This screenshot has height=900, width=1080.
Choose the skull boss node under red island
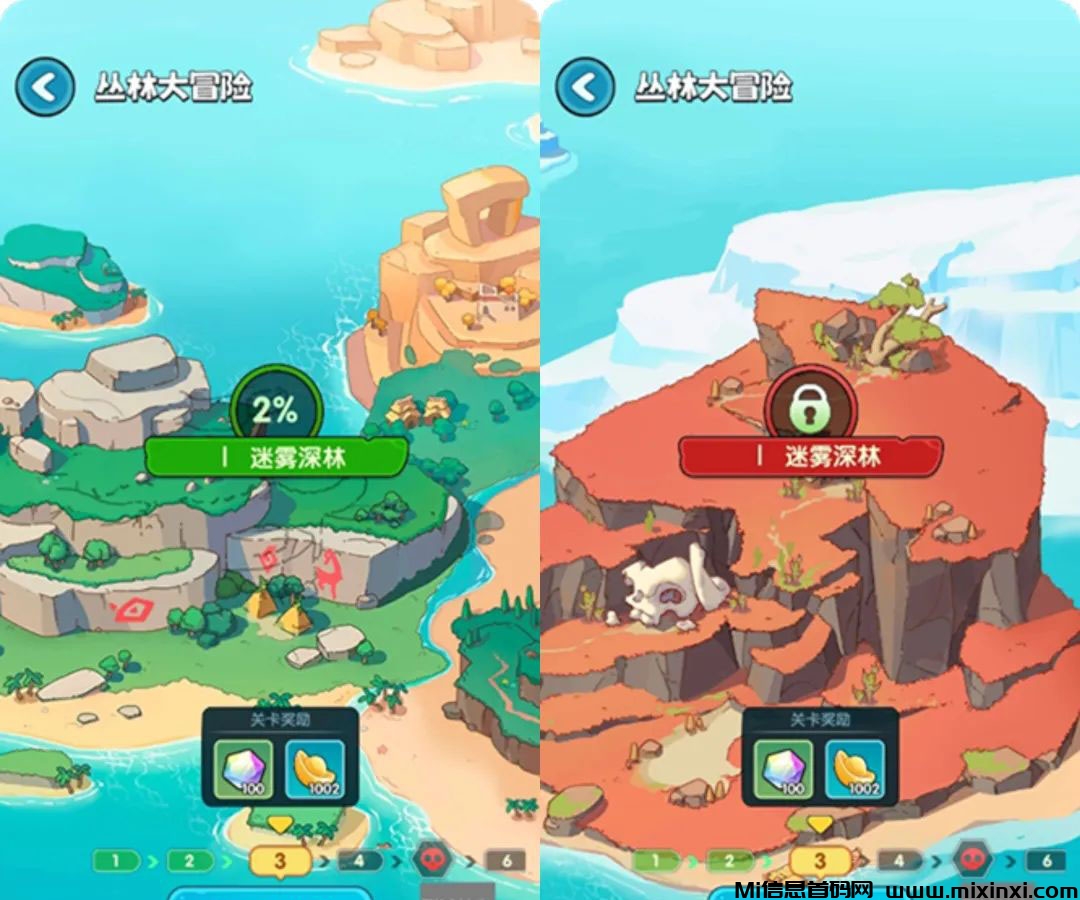pyautogui.click(x=972, y=859)
